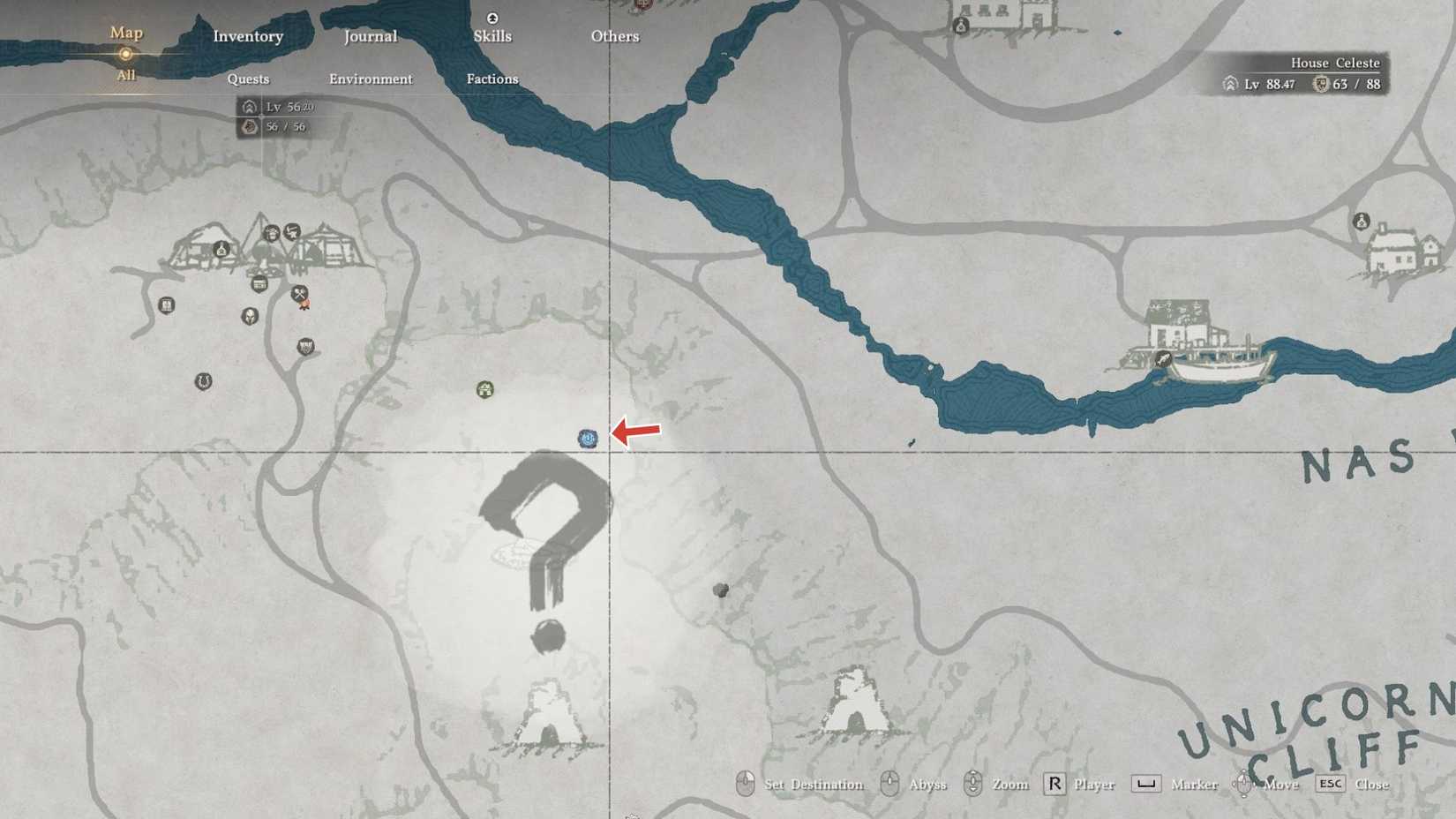
Task: Click Set Destination at the bottom
Action: 813,784
